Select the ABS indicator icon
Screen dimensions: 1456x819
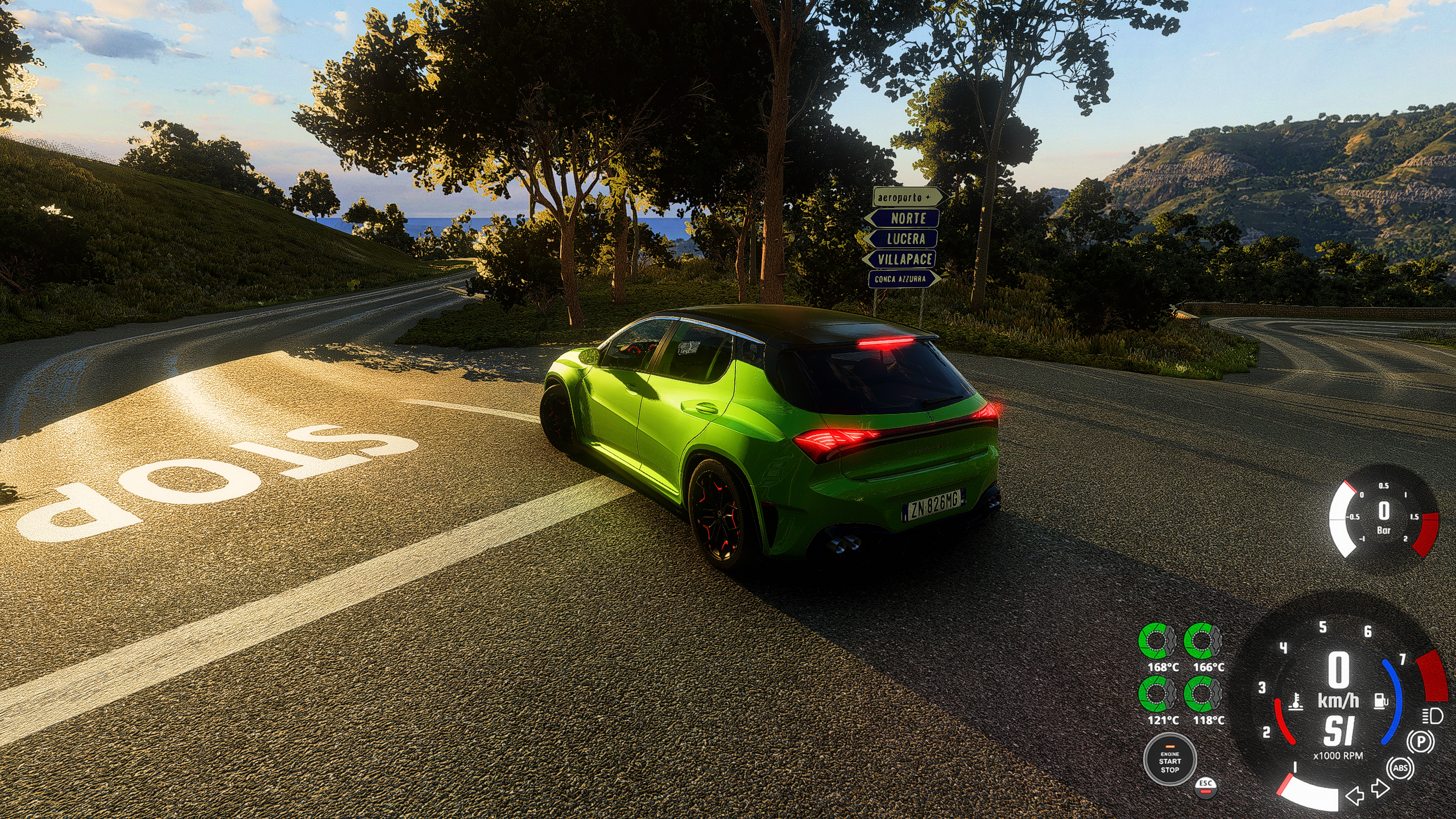tap(1400, 768)
